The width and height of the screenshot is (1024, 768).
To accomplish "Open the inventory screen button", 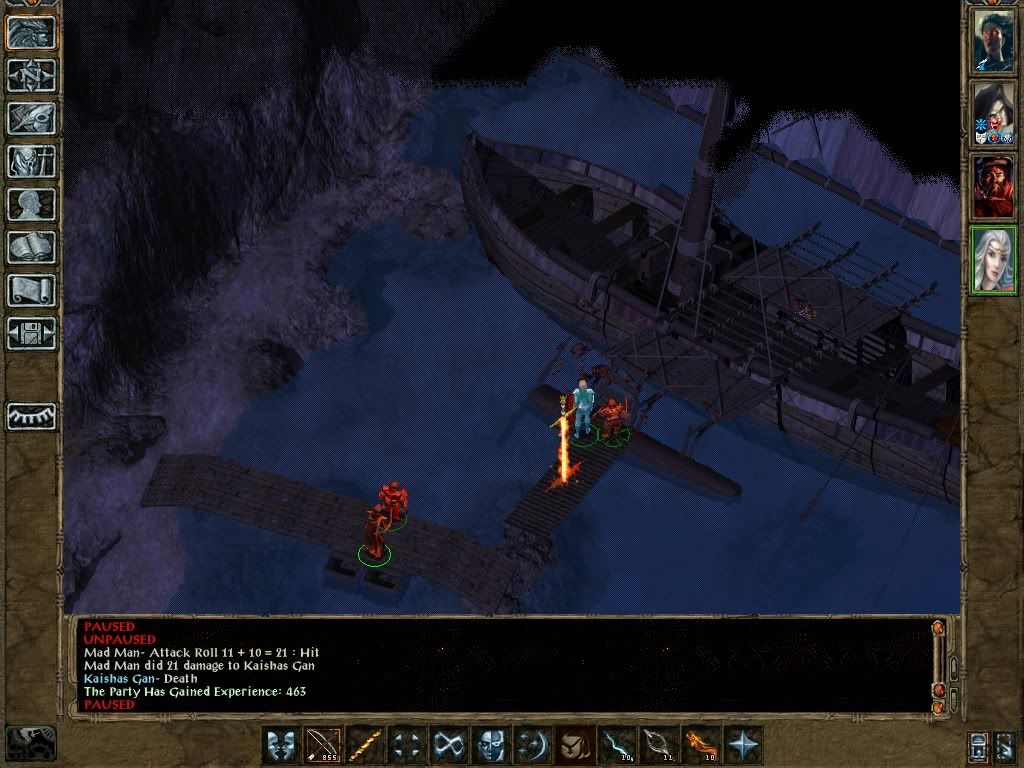I will coord(32,161).
